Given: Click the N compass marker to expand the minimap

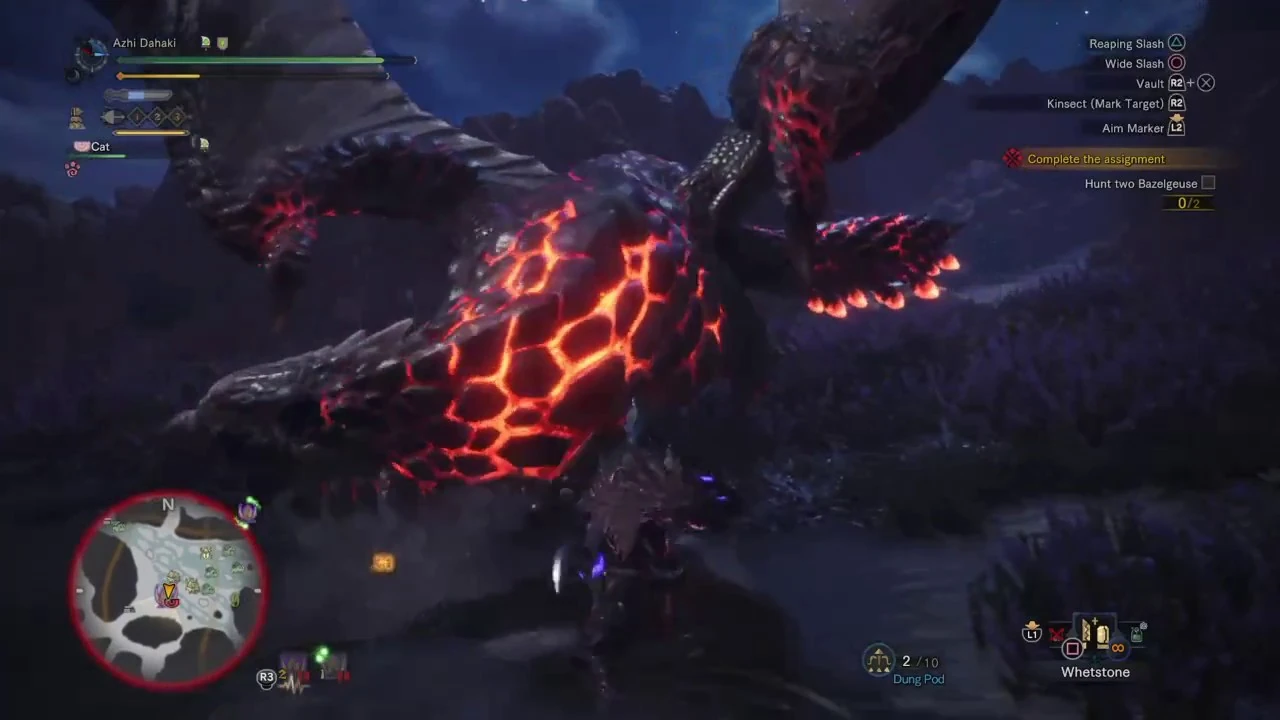Looking at the screenshot, I should click(168, 506).
